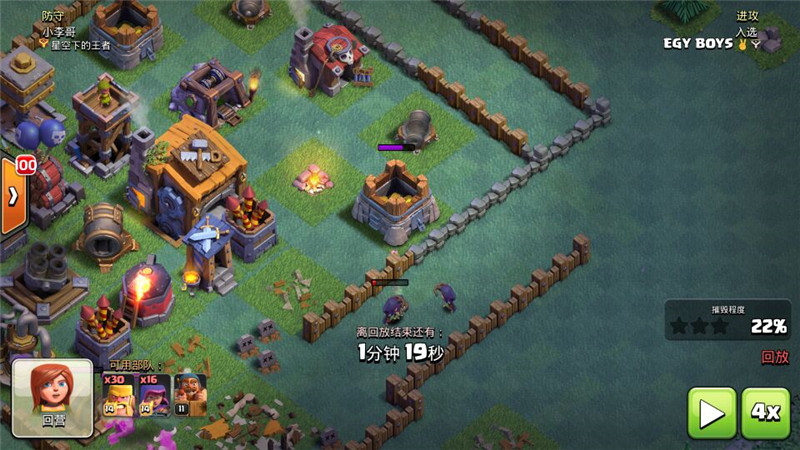Select the x16 purple-haired Archer troop card
The width and height of the screenshot is (800, 450).
coord(153,396)
